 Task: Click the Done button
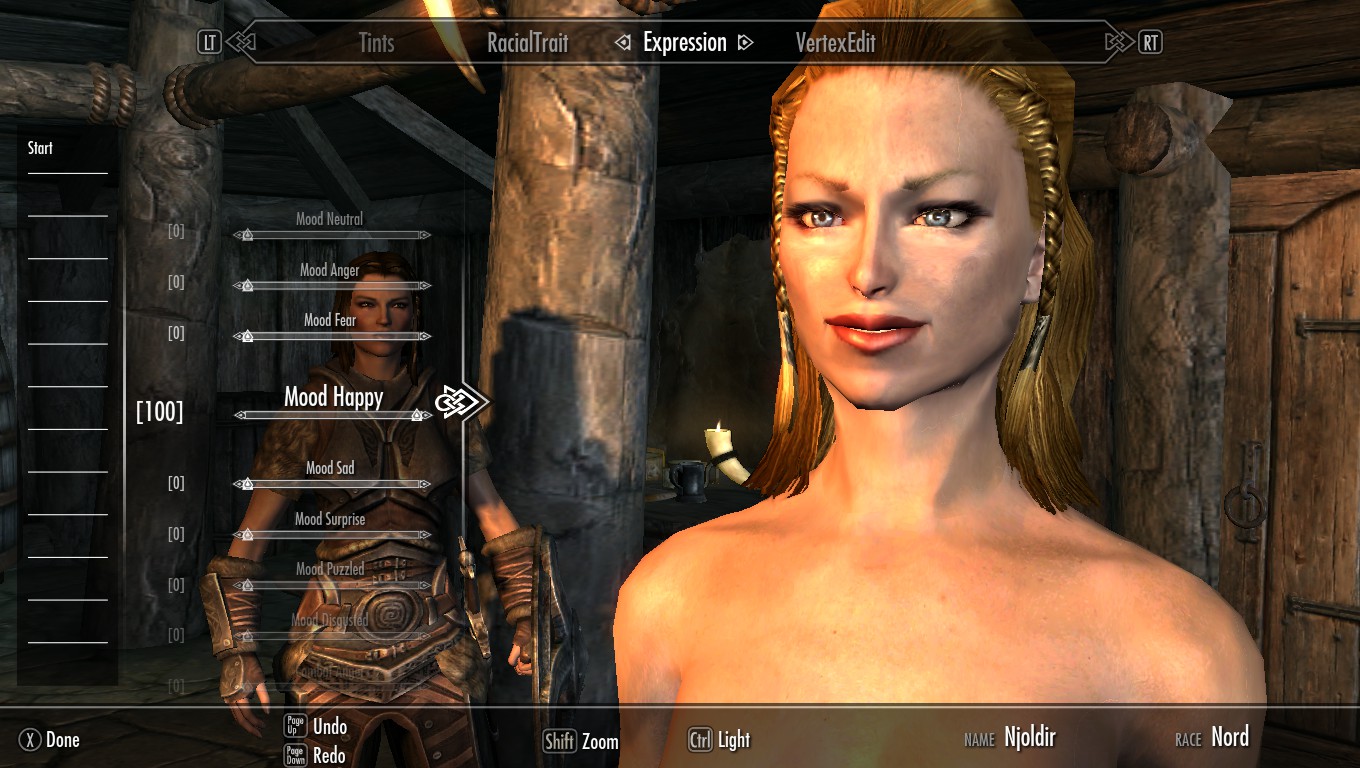[50, 740]
